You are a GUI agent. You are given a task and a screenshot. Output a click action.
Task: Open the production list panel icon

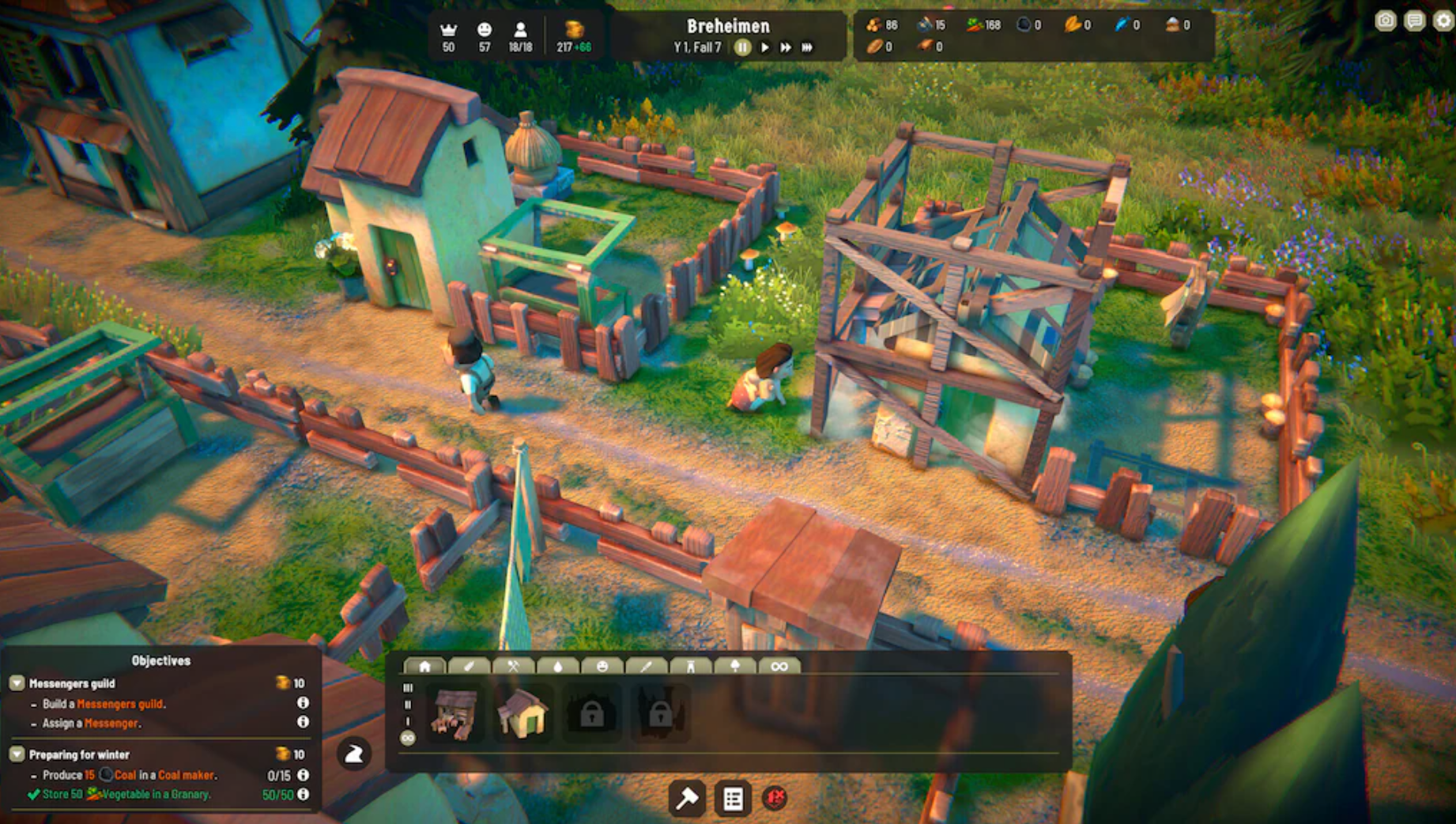pyautogui.click(x=734, y=799)
